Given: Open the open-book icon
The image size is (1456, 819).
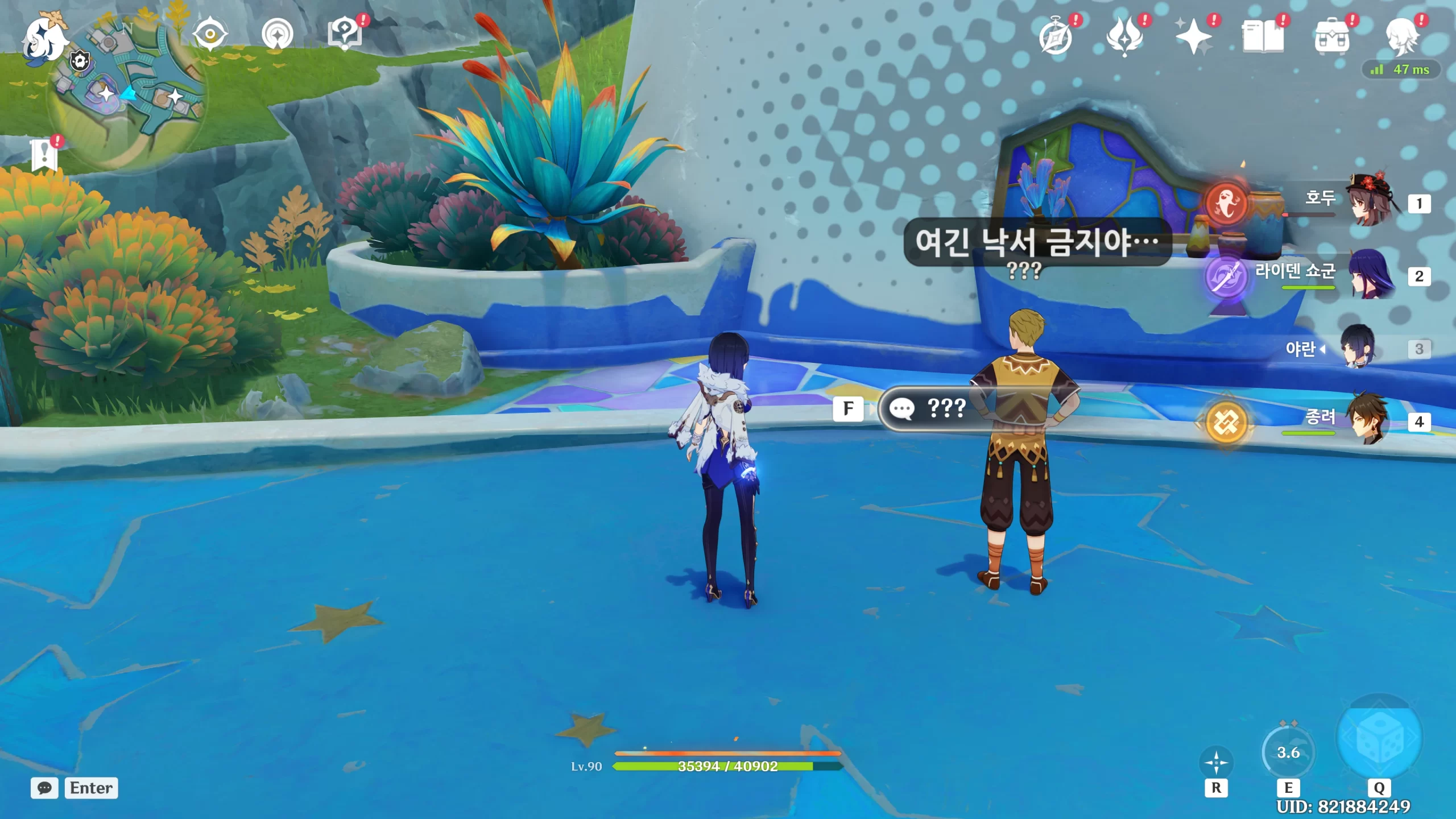Looking at the screenshot, I should [x=1263, y=37].
